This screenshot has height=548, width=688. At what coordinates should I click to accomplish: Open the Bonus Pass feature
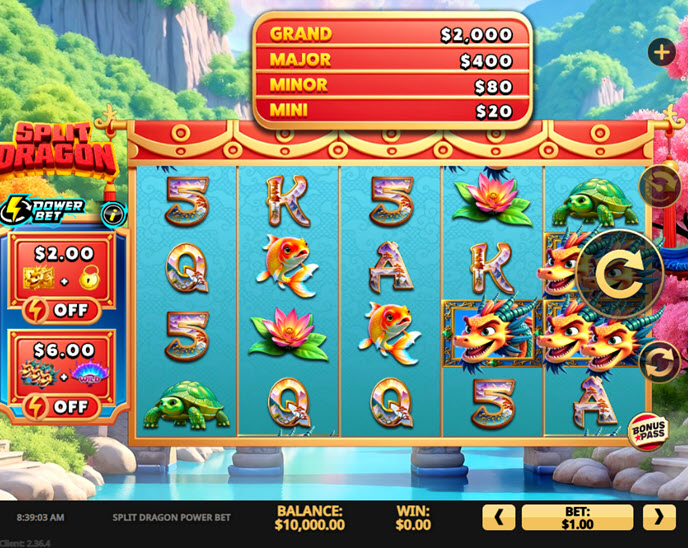click(649, 430)
